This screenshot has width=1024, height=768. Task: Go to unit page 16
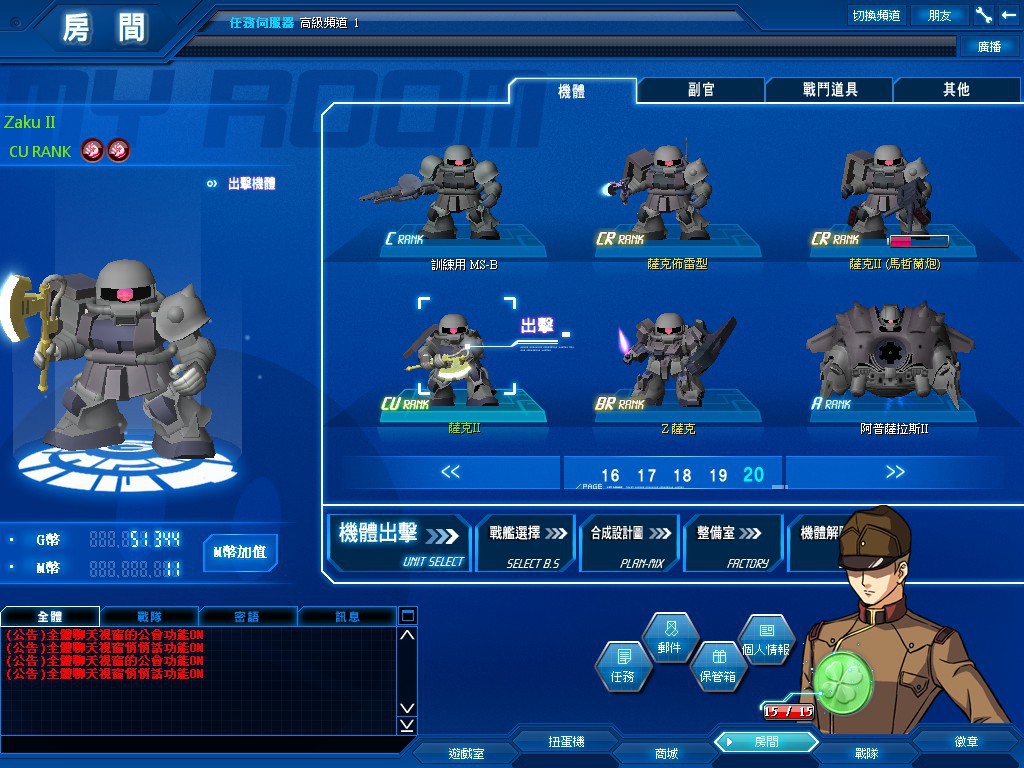610,475
